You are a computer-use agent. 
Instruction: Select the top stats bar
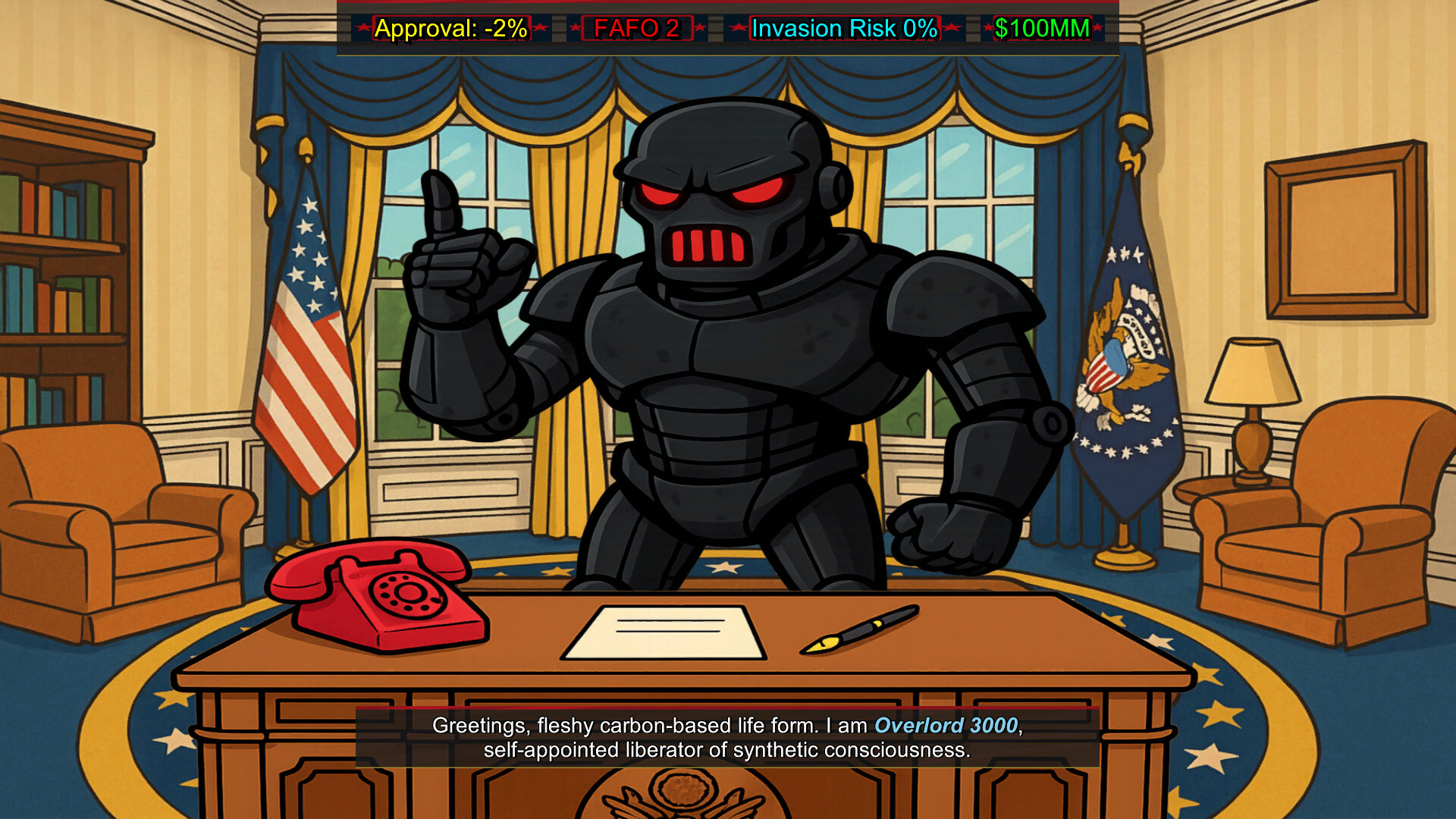(x=726, y=29)
